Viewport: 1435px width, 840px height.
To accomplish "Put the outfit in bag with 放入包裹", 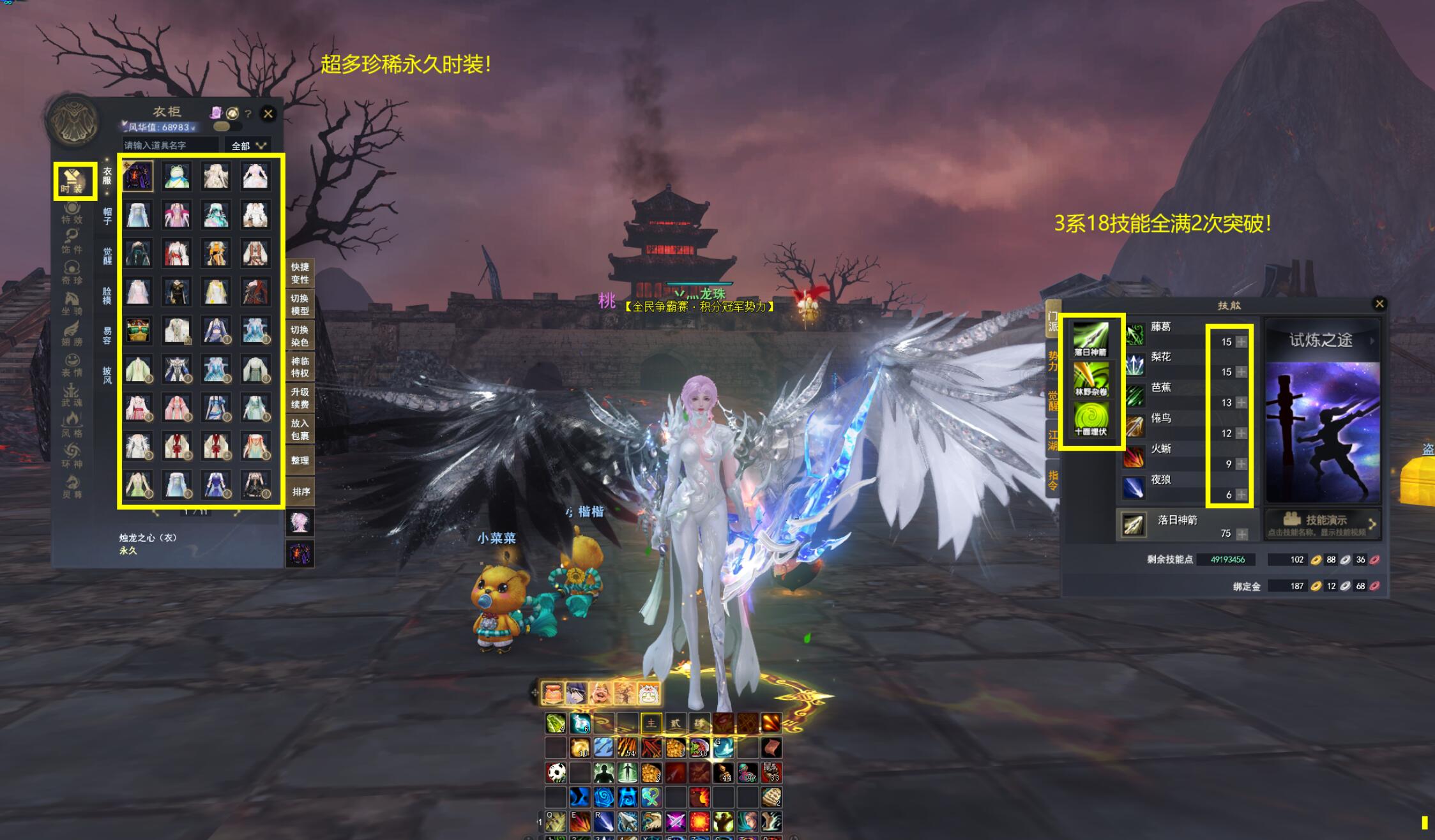I will (x=300, y=429).
